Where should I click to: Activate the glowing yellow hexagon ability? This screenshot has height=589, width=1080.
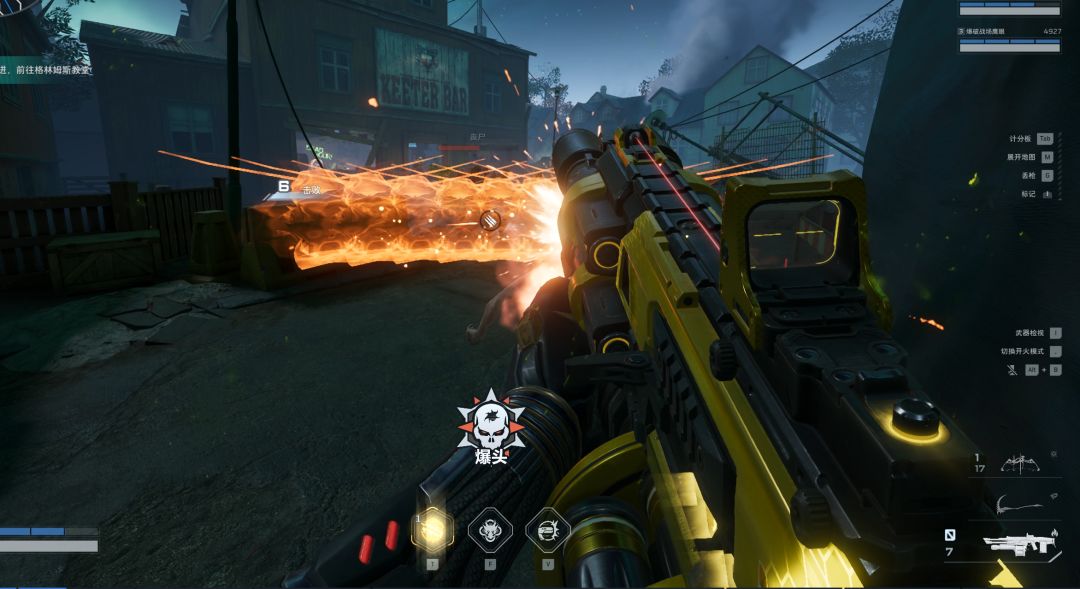coord(432,529)
